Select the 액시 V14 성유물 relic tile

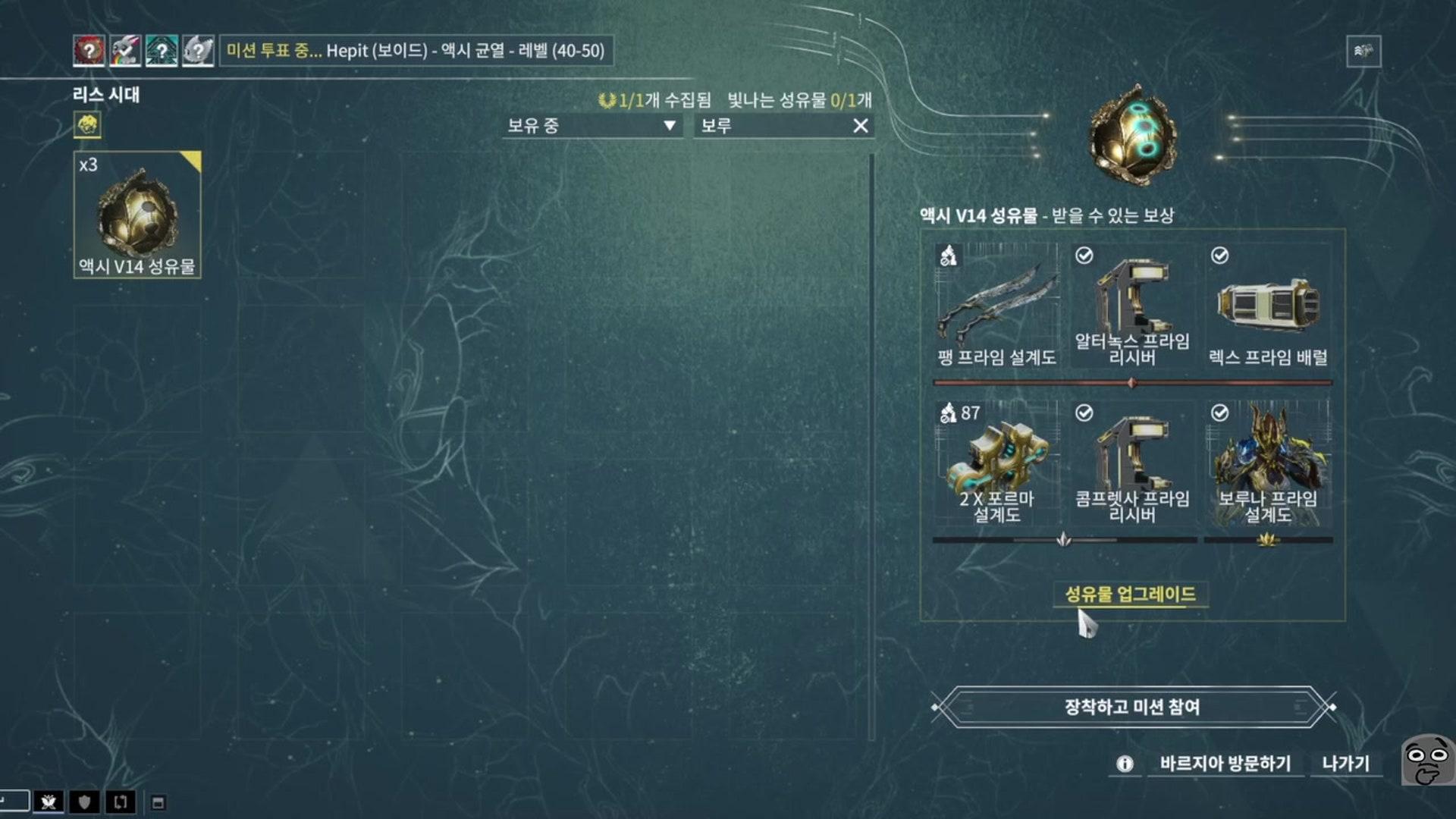[x=137, y=215]
